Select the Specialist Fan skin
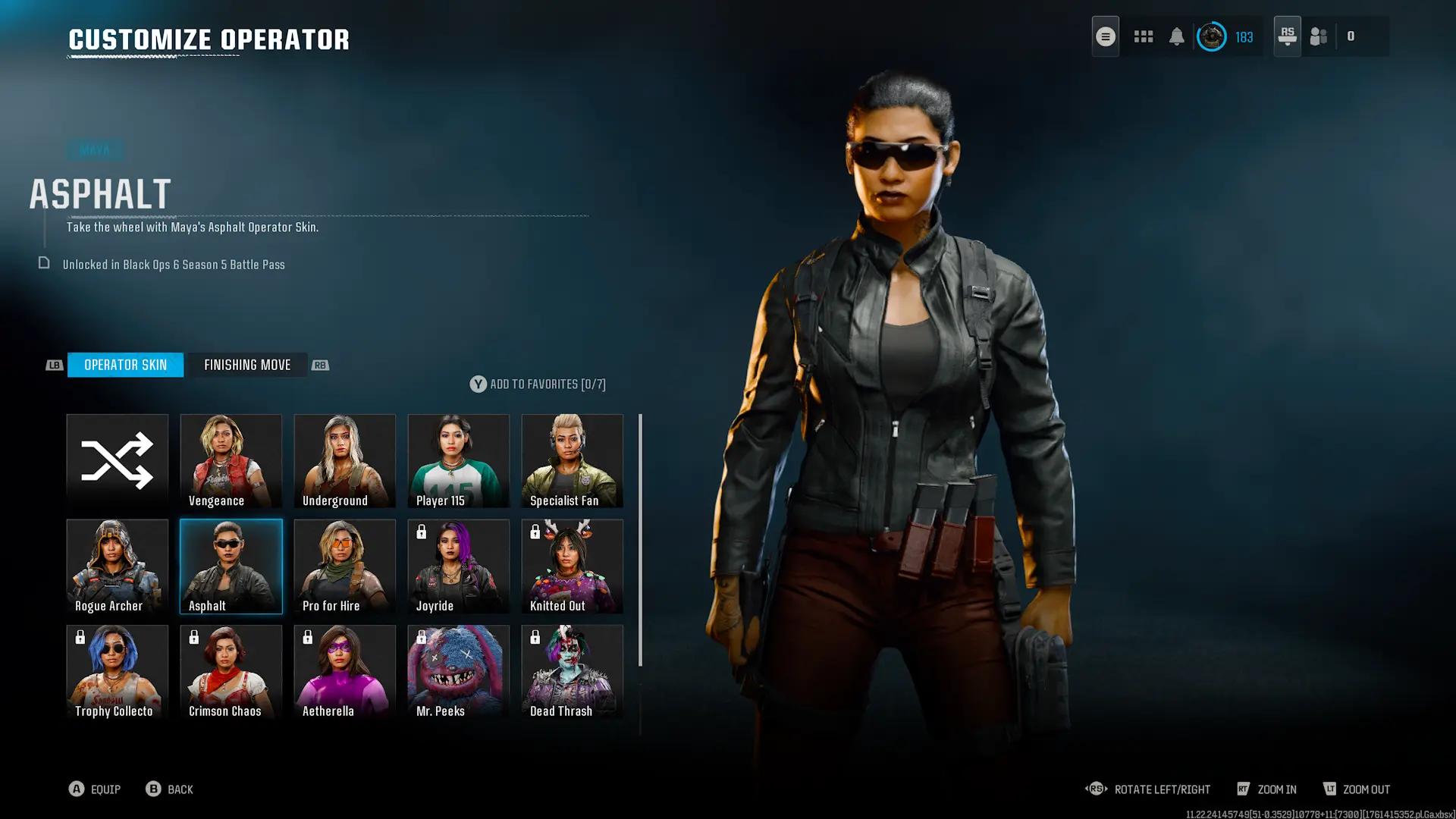Screen dimensions: 1456x819 (x=573, y=460)
